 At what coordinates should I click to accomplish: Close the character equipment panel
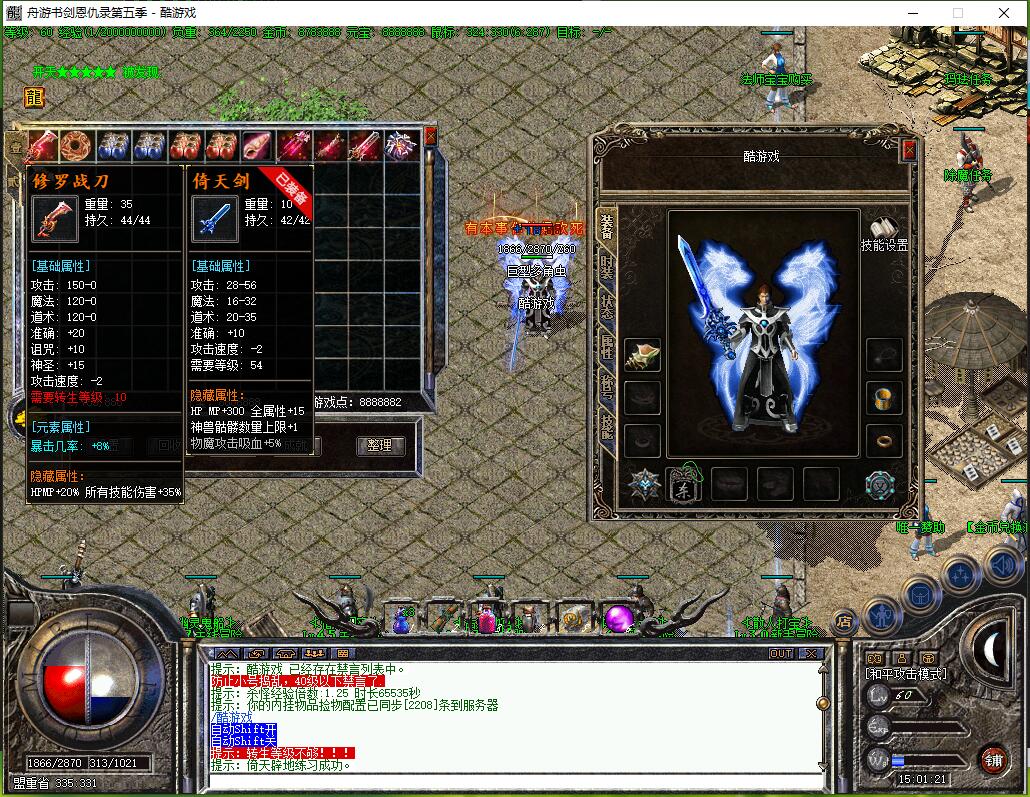coord(908,150)
